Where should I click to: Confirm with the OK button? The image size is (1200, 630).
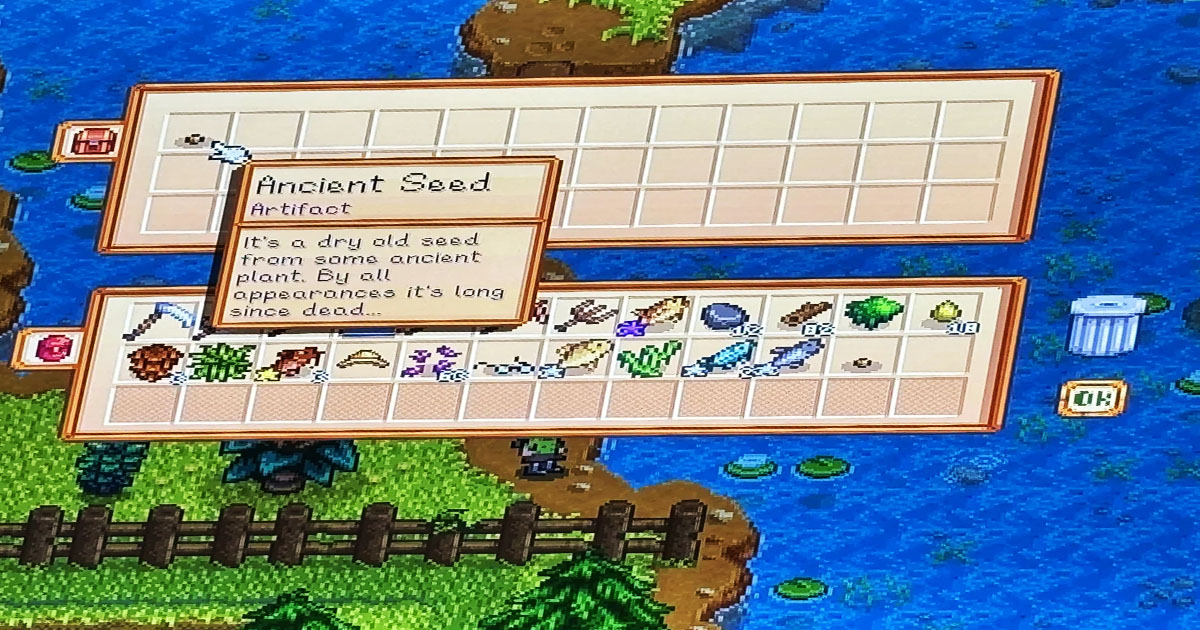tap(1092, 399)
